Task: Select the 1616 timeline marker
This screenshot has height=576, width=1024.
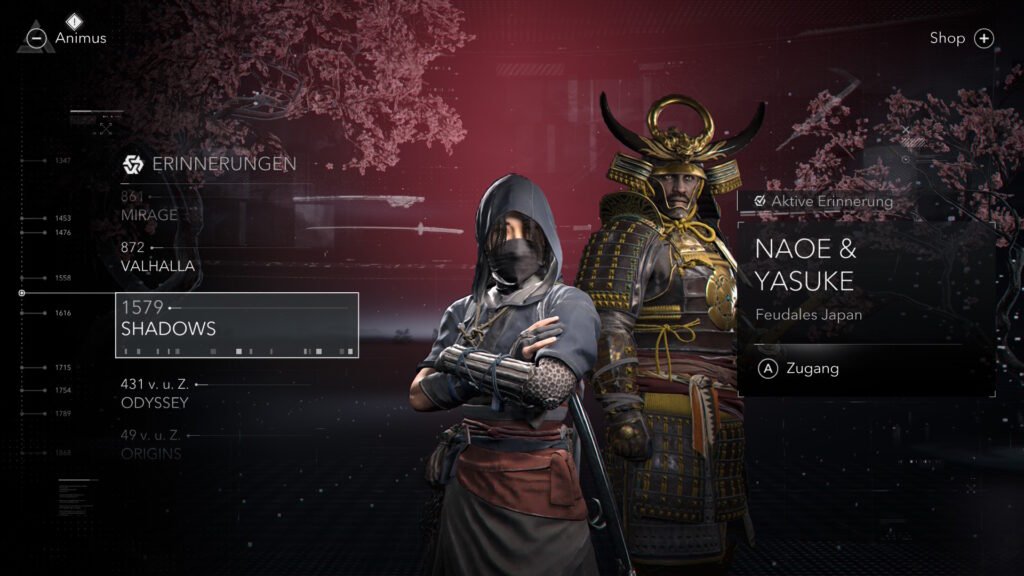Action: click(x=63, y=313)
